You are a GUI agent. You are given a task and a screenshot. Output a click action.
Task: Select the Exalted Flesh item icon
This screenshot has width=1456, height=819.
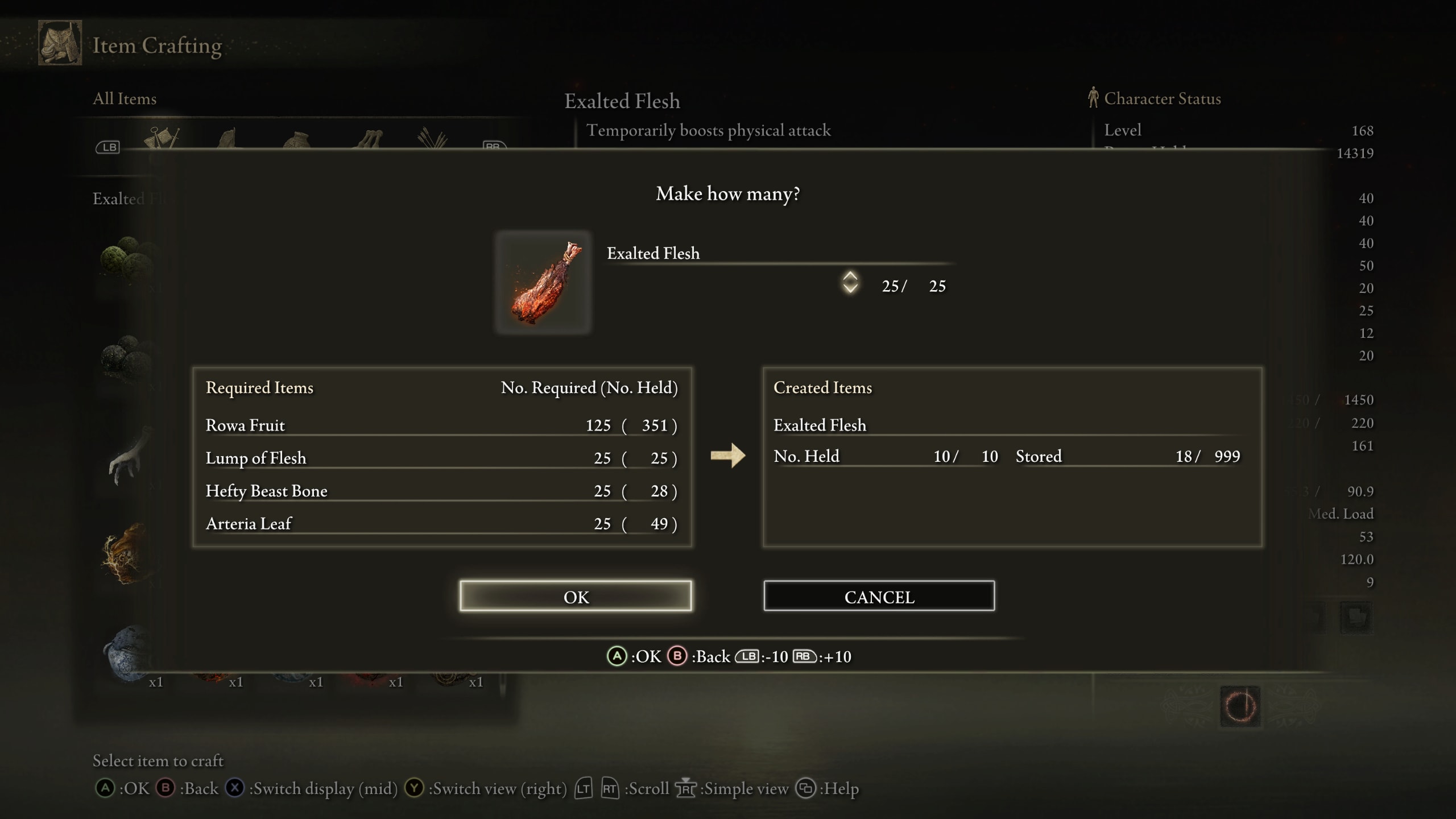(x=543, y=282)
